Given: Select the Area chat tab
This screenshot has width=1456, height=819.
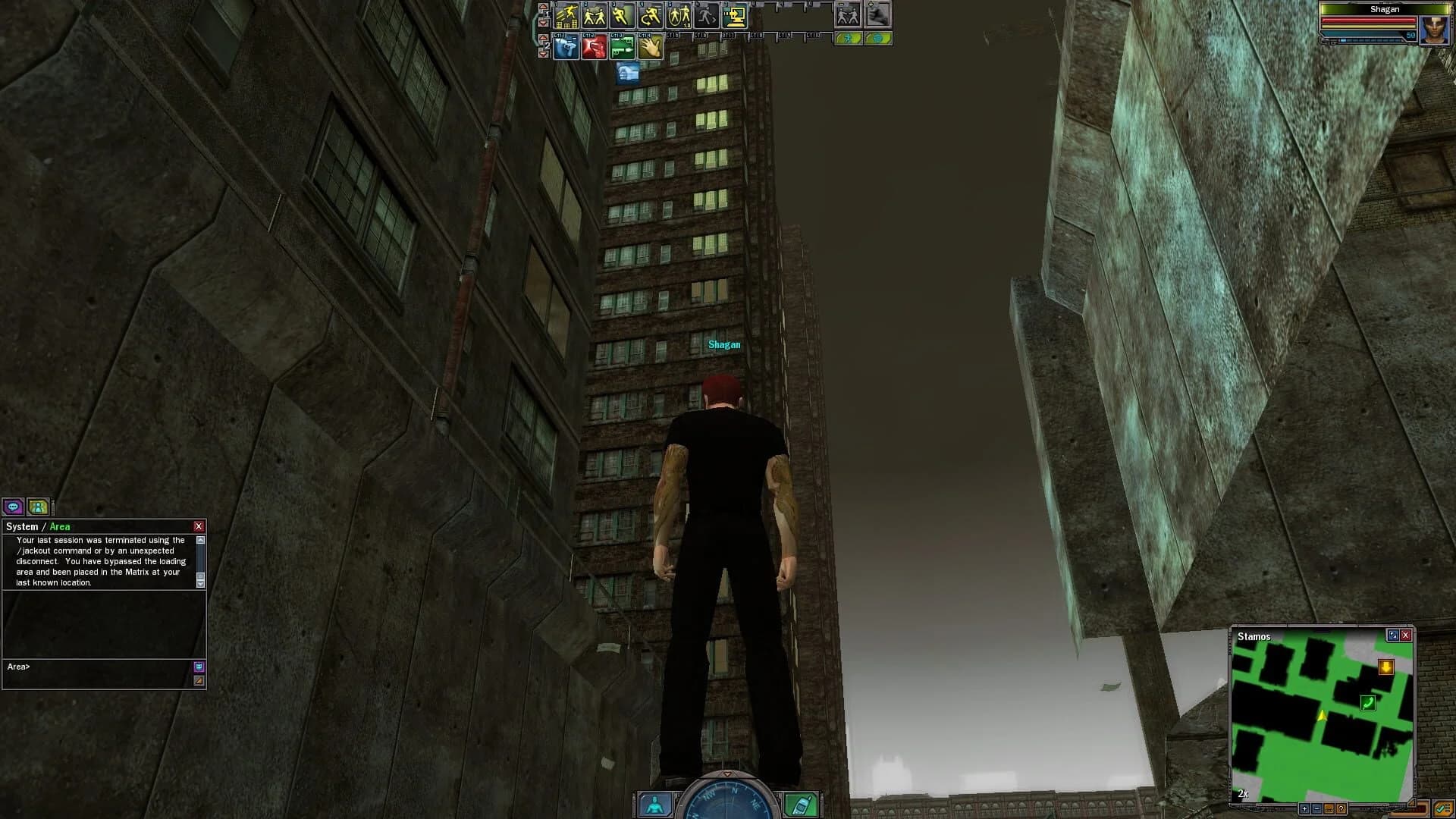Looking at the screenshot, I should click(60, 526).
